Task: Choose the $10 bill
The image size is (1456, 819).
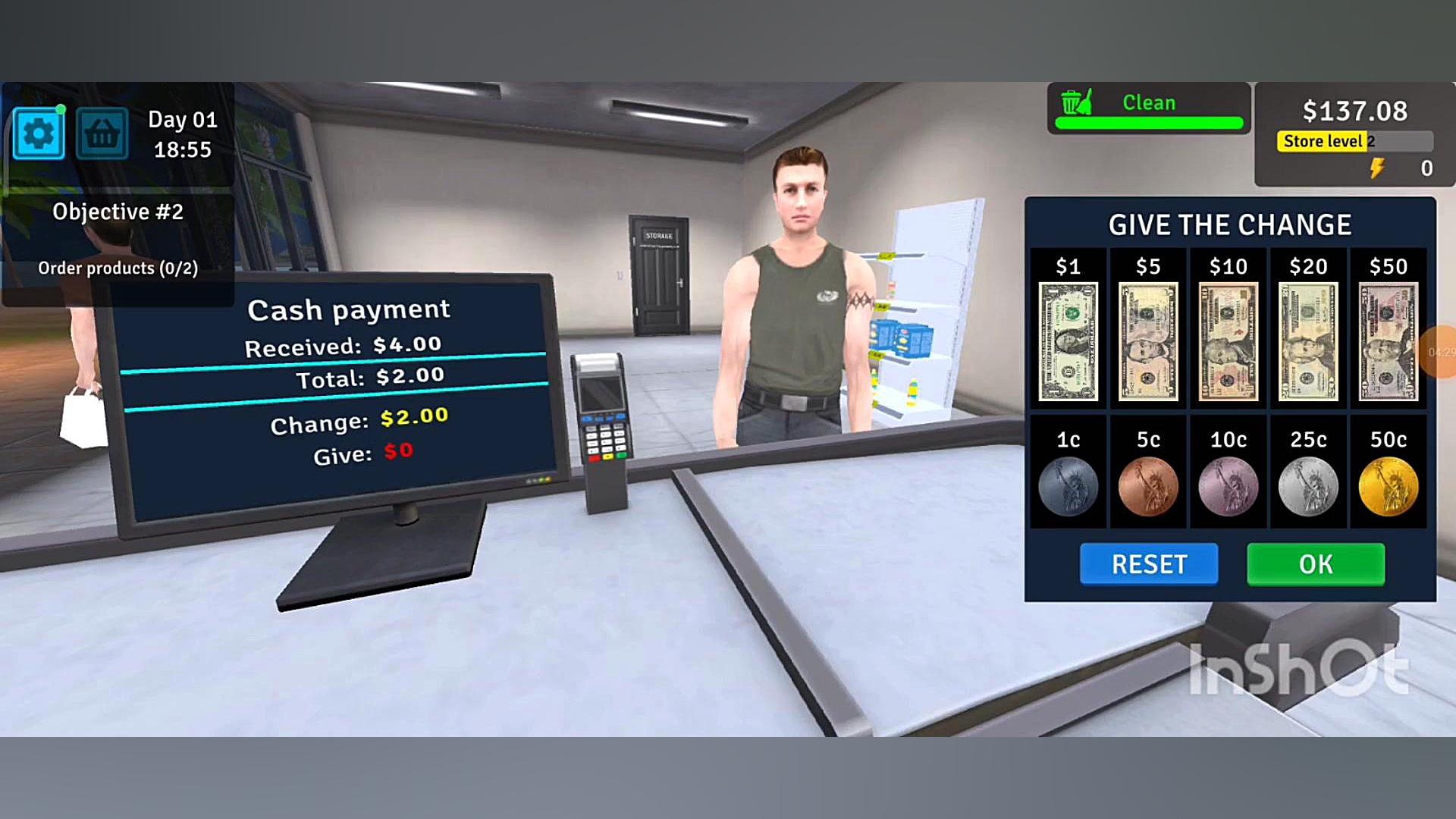Action: tap(1228, 341)
